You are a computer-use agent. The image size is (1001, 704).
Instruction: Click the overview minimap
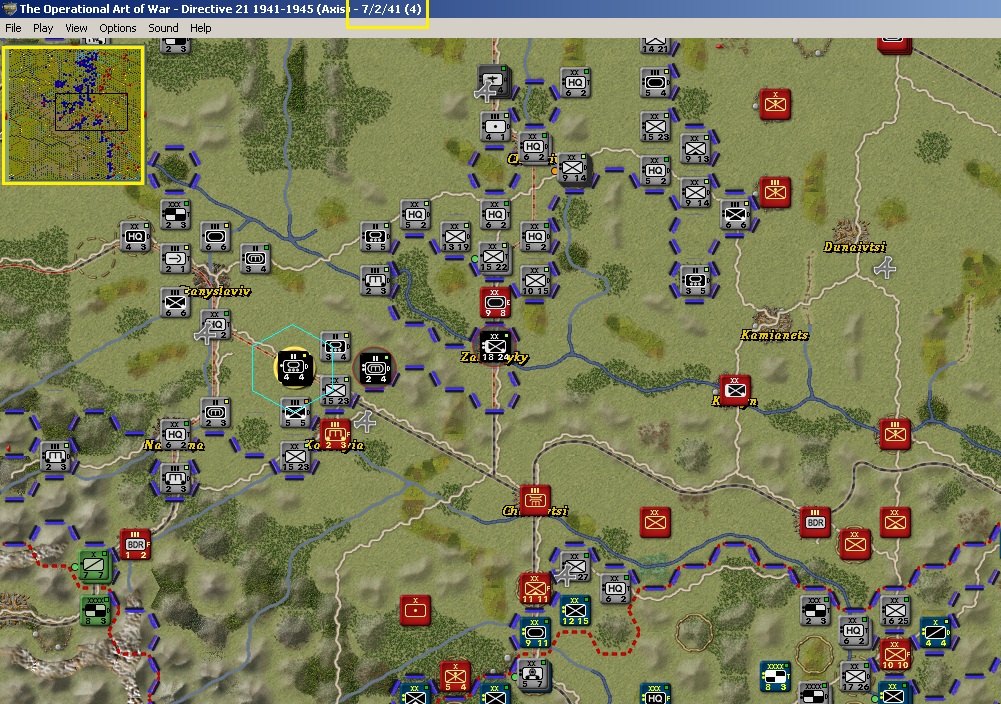click(x=73, y=115)
